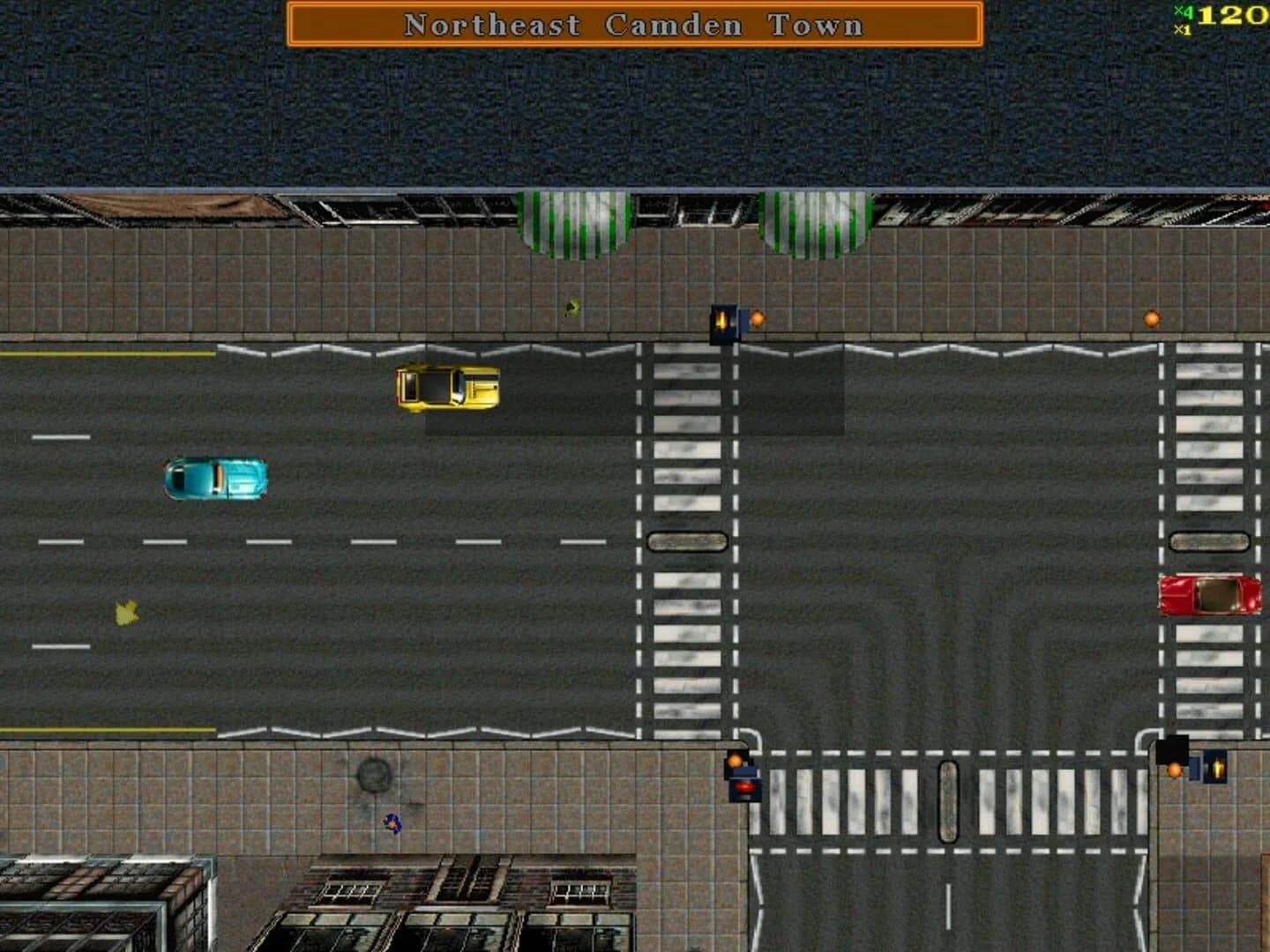Viewport: 1270px width, 952px height.
Task: Click the pedestrian on the bottom sidewalk
Action: click(x=392, y=824)
